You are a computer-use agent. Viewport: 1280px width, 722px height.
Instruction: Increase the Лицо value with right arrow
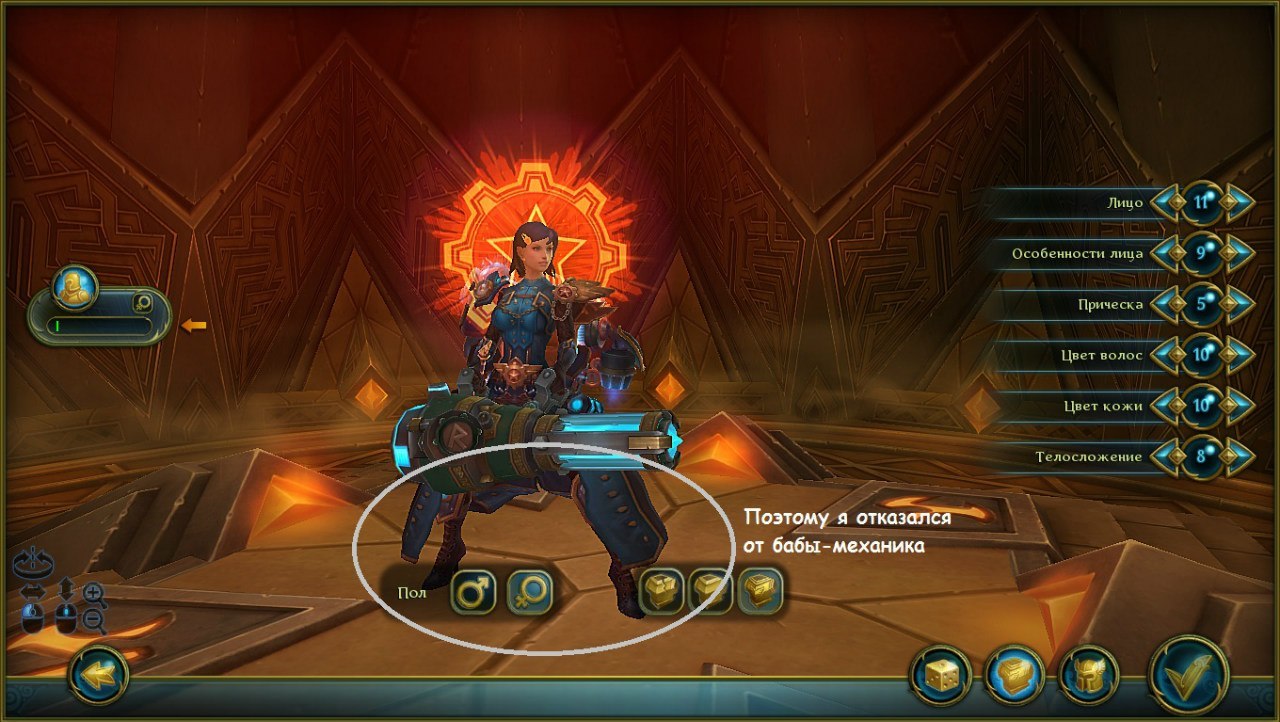(1237, 202)
